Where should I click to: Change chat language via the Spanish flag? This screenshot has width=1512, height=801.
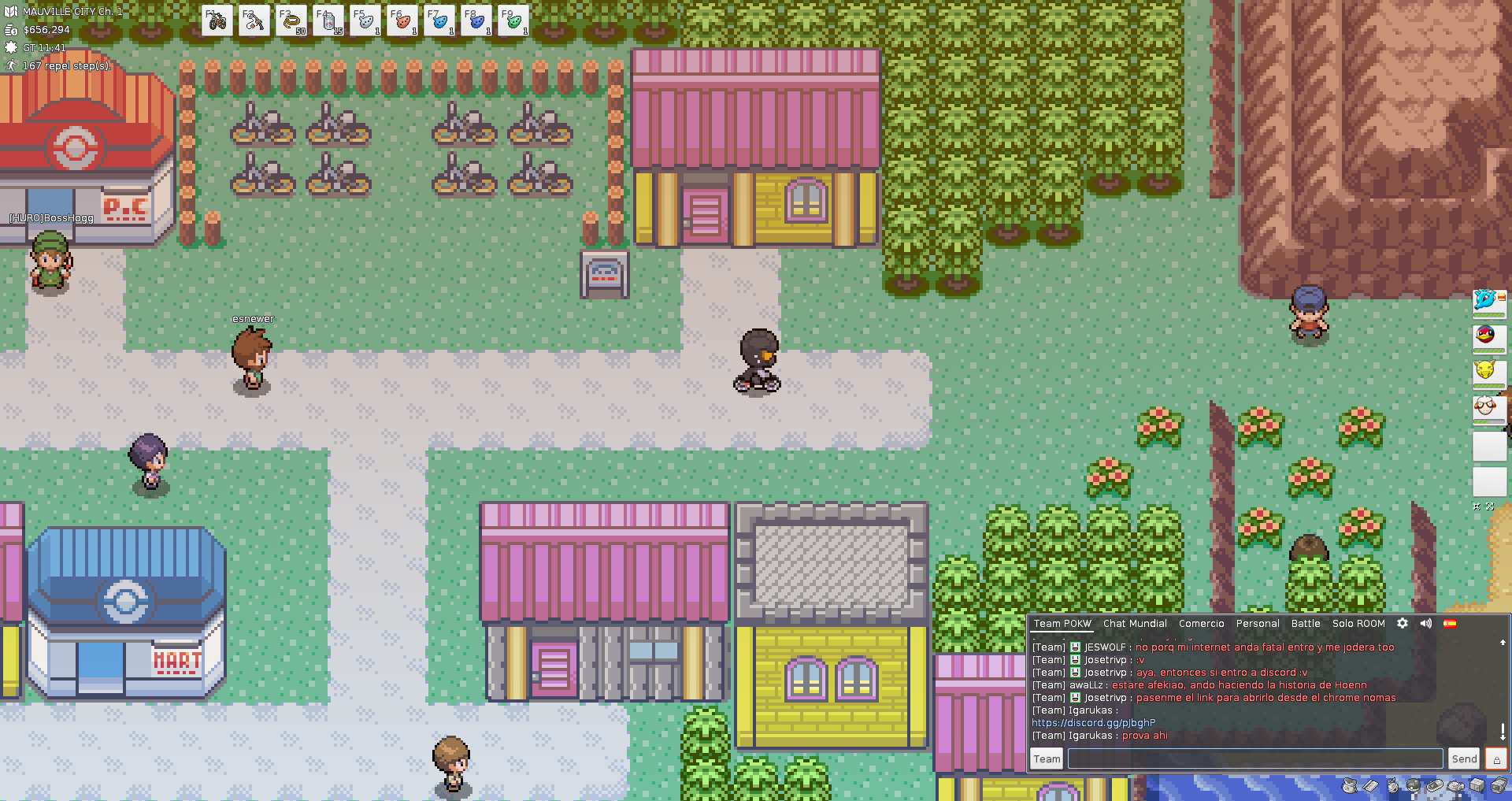pyautogui.click(x=1450, y=623)
